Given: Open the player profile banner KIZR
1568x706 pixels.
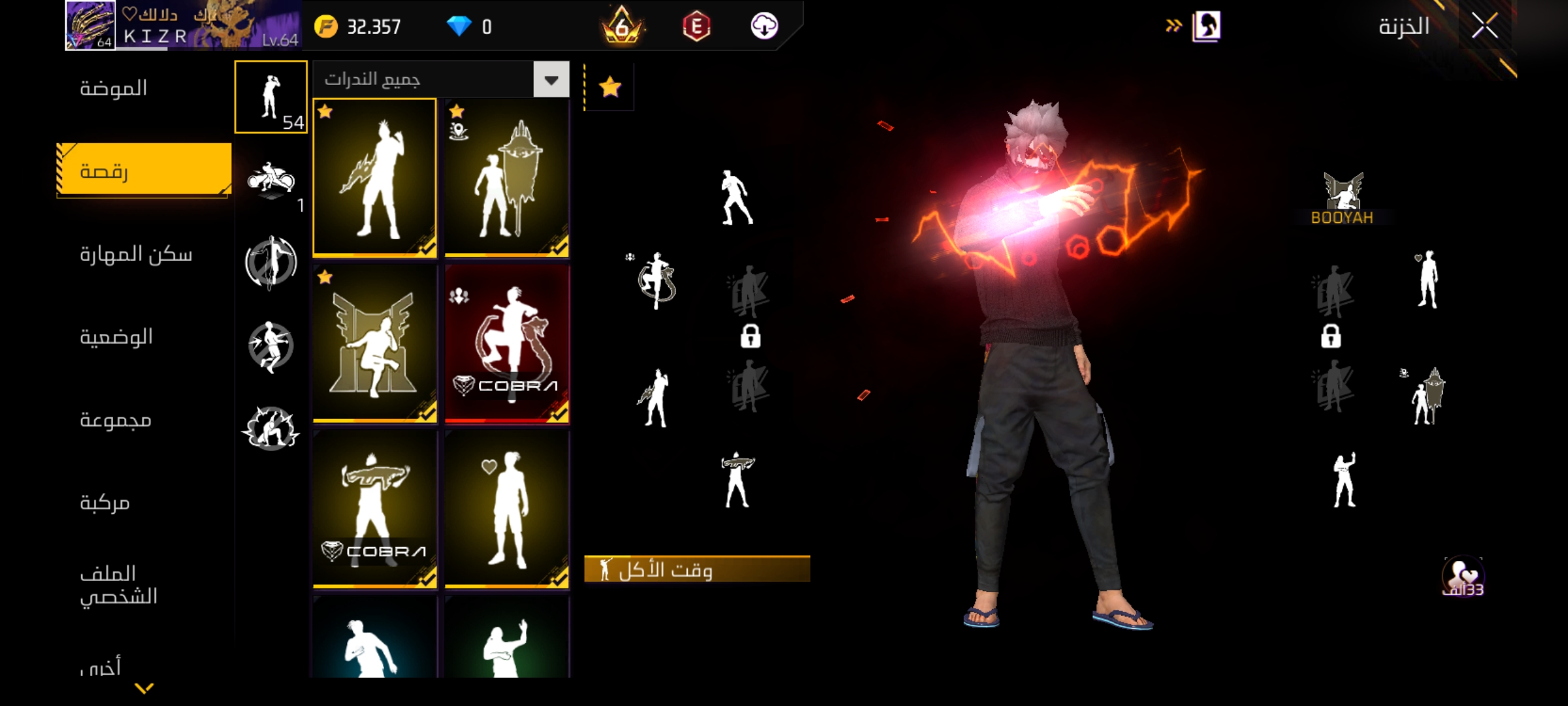Looking at the screenshot, I should 183,26.
